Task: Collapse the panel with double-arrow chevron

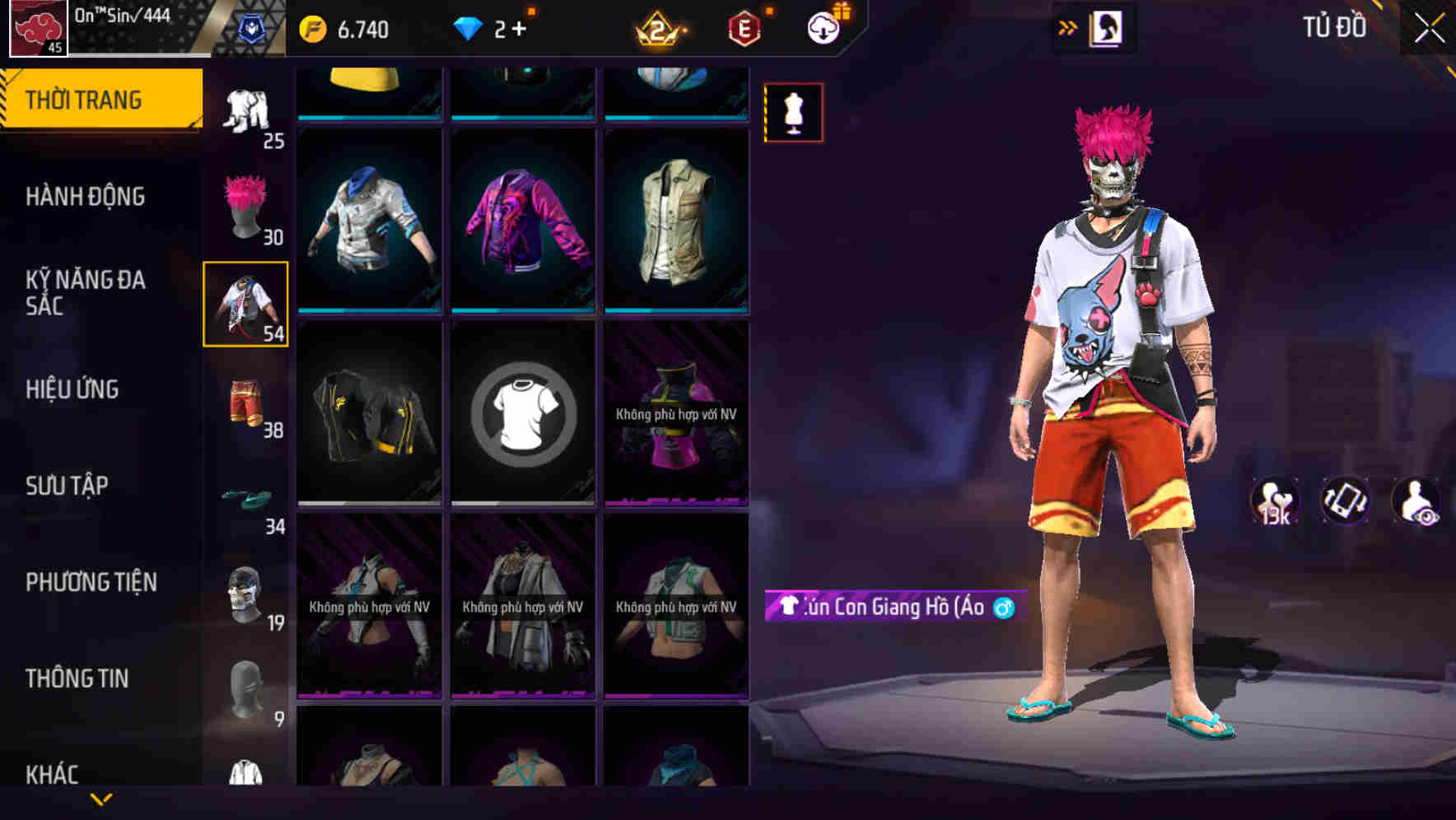Action: click(1068, 27)
